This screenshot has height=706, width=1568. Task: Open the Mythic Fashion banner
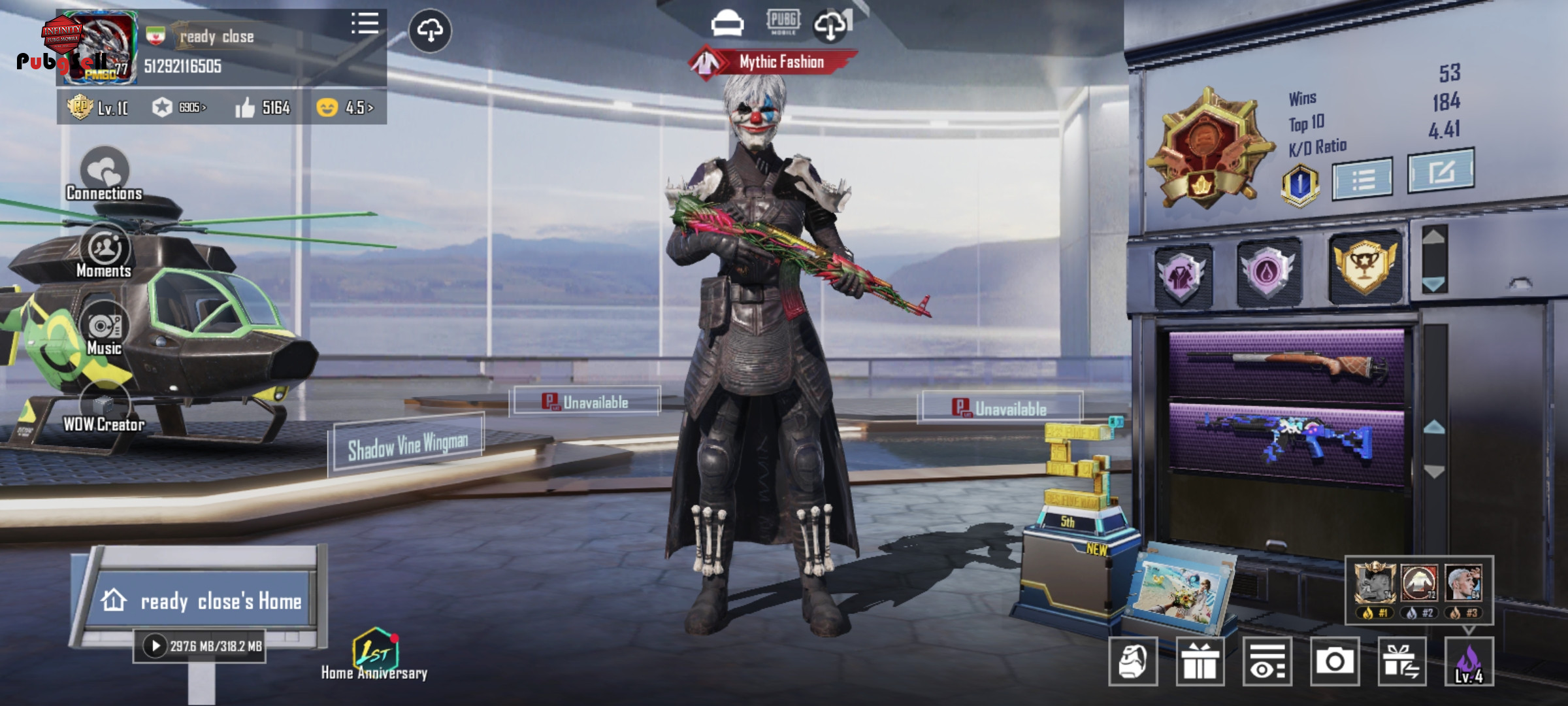774,62
